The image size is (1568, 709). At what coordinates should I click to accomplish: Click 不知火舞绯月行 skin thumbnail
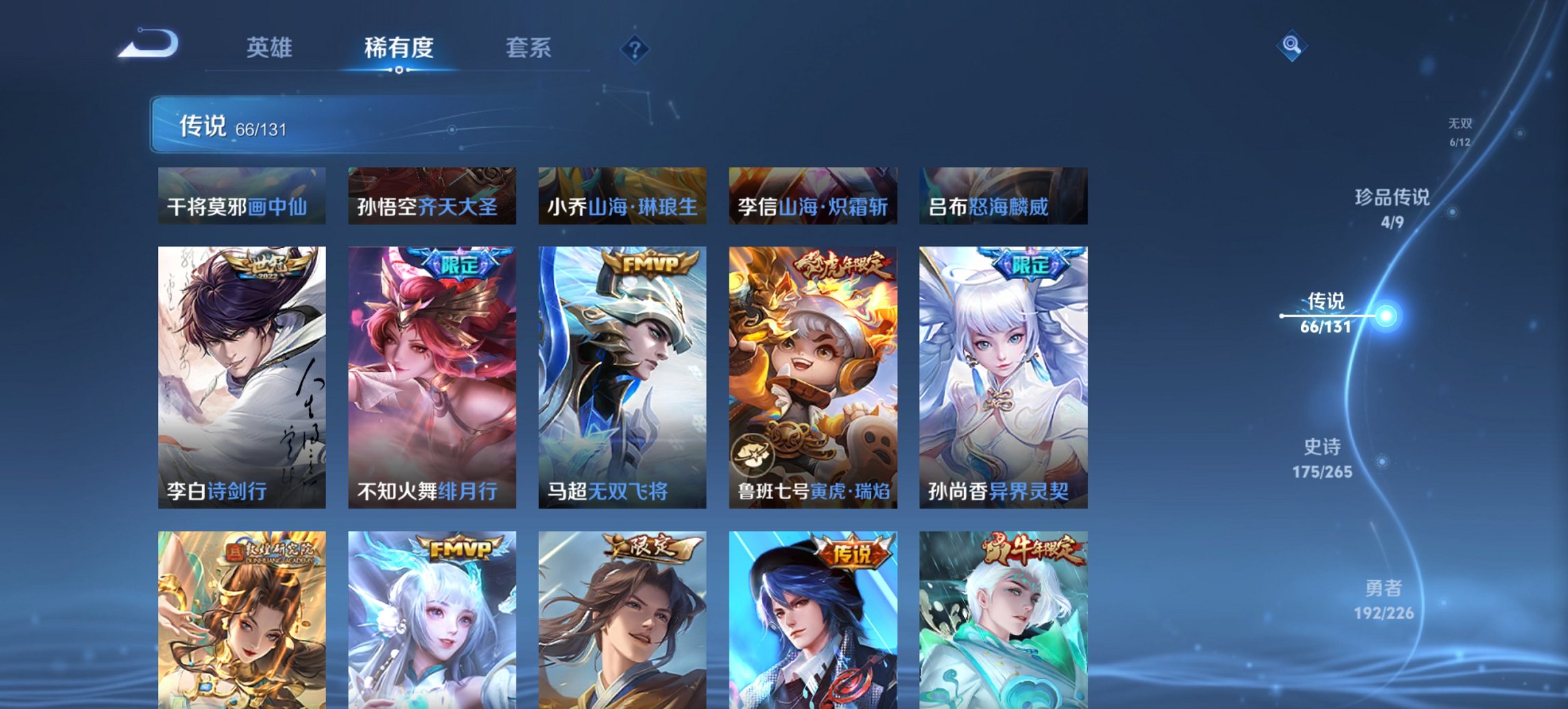tap(430, 376)
